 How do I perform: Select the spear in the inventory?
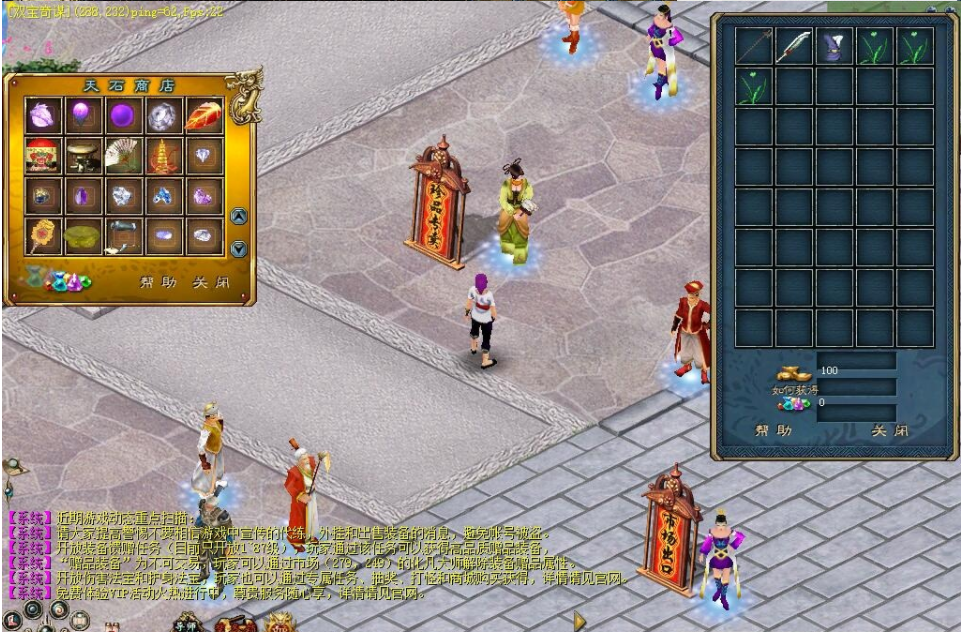[x=754, y=47]
